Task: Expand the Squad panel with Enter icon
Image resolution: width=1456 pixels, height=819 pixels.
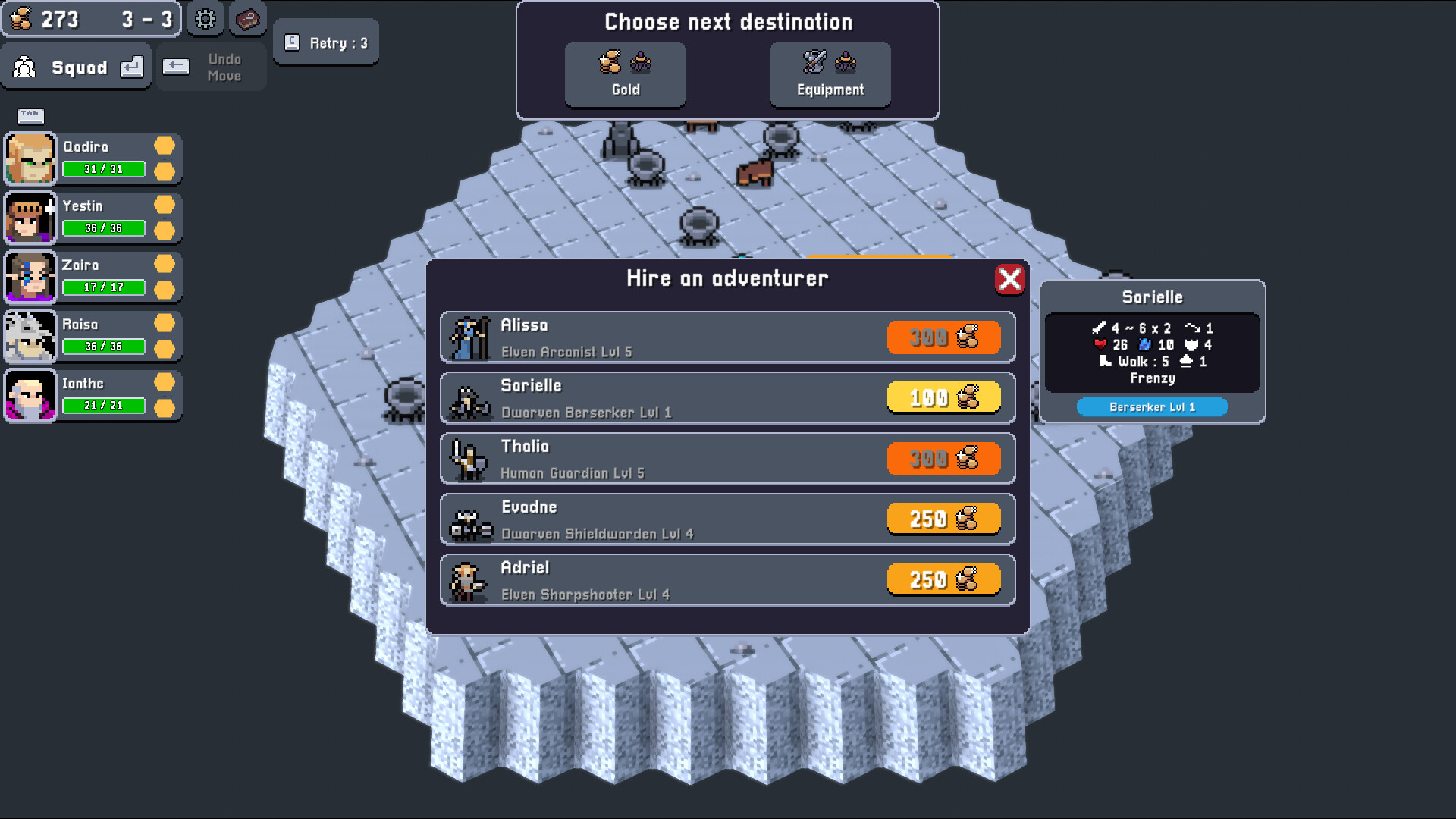Action: tap(132, 67)
